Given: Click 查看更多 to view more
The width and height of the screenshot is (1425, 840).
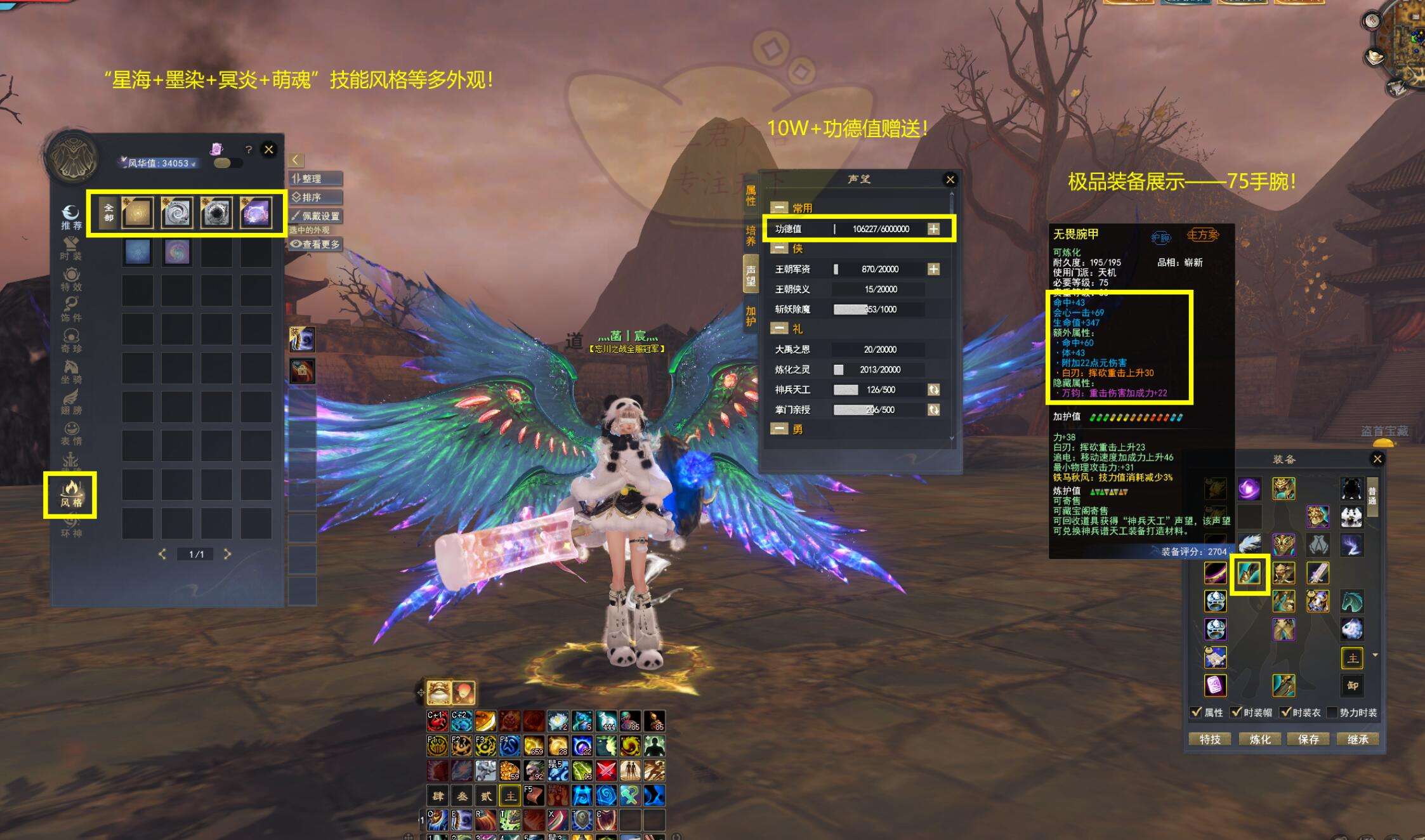Looking at the screenshot, I should 315,244.
